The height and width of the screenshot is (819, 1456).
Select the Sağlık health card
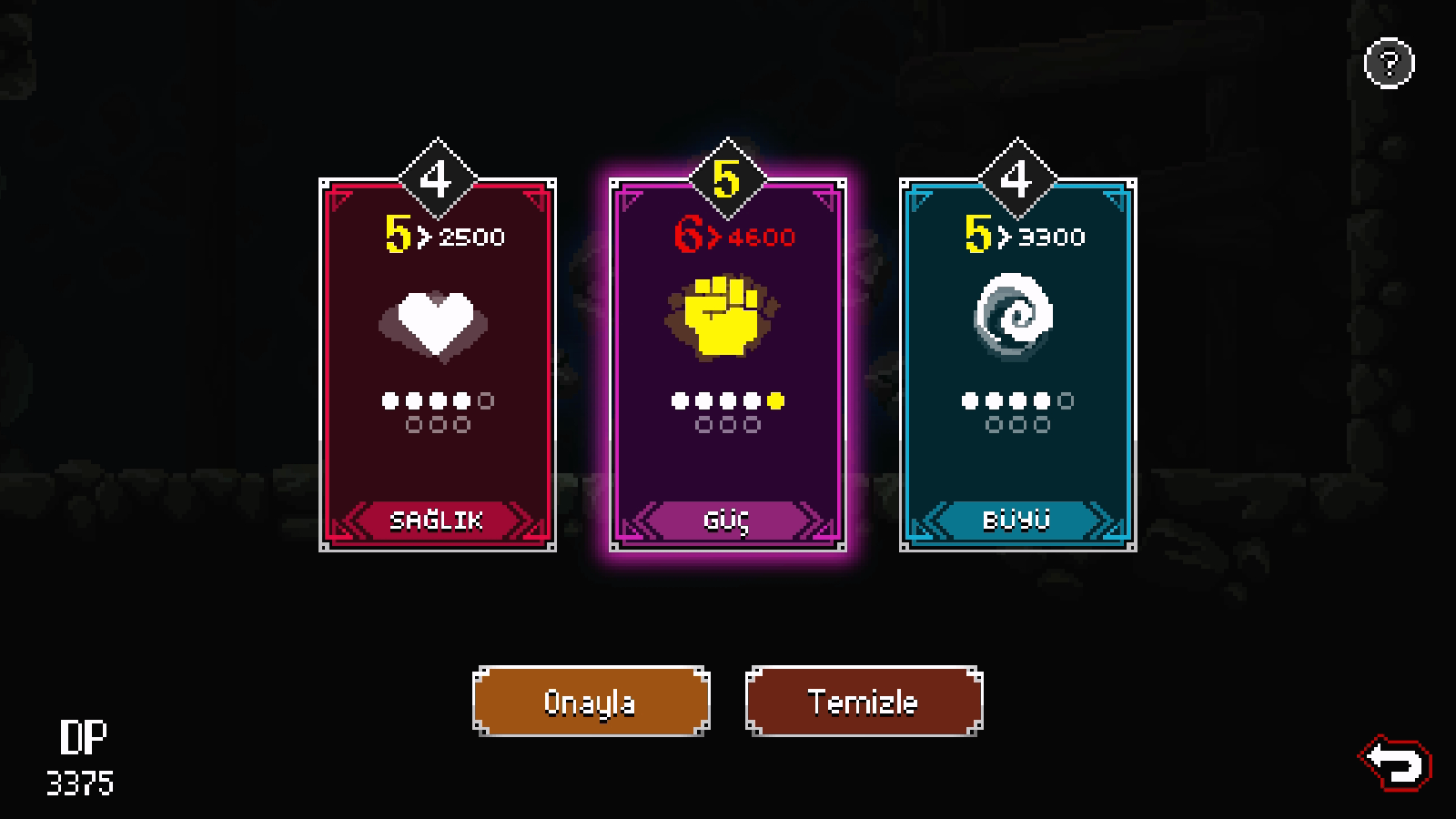tap(438, 364)
